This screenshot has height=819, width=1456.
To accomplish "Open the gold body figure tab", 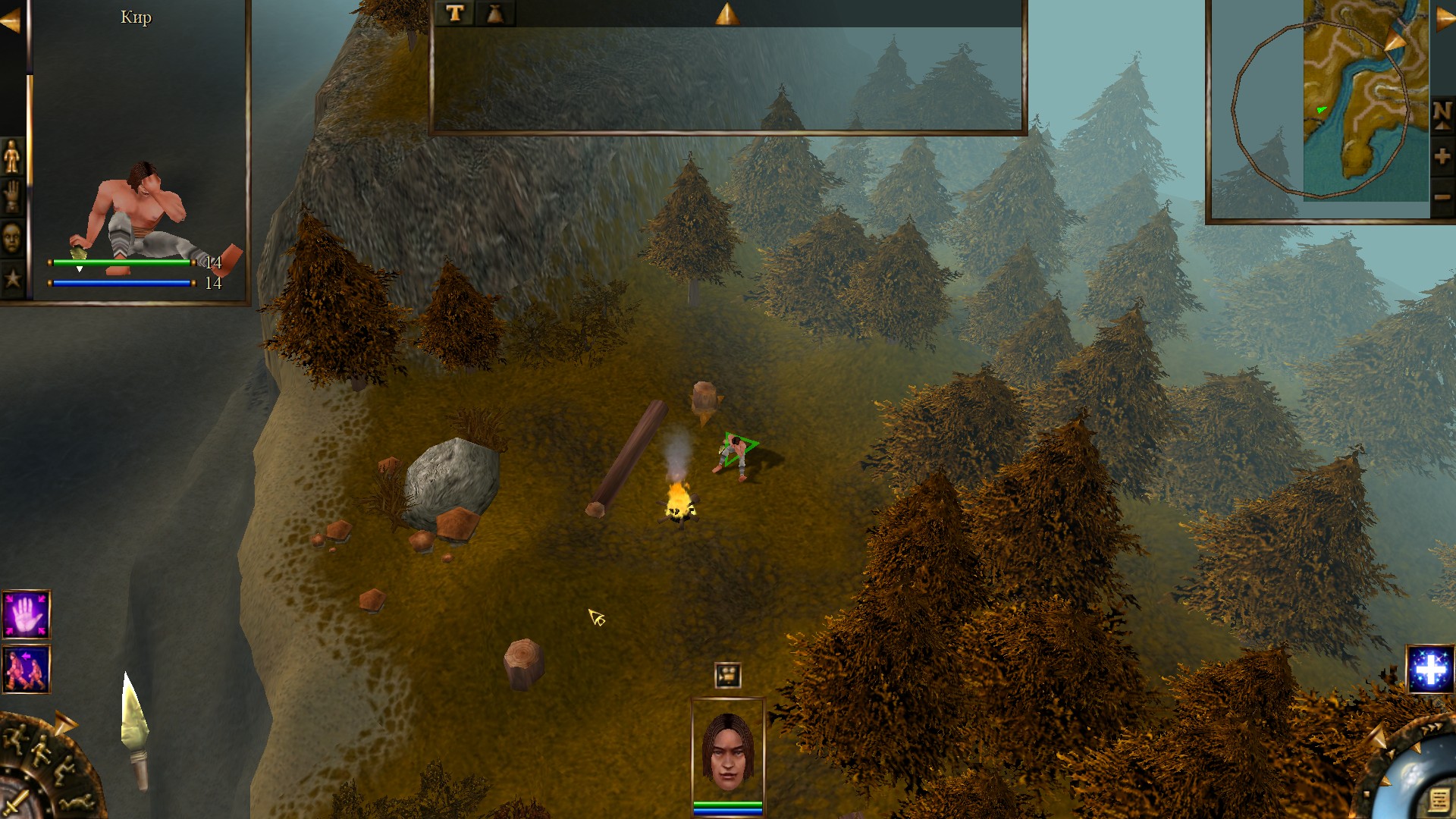I will (12, 156).
